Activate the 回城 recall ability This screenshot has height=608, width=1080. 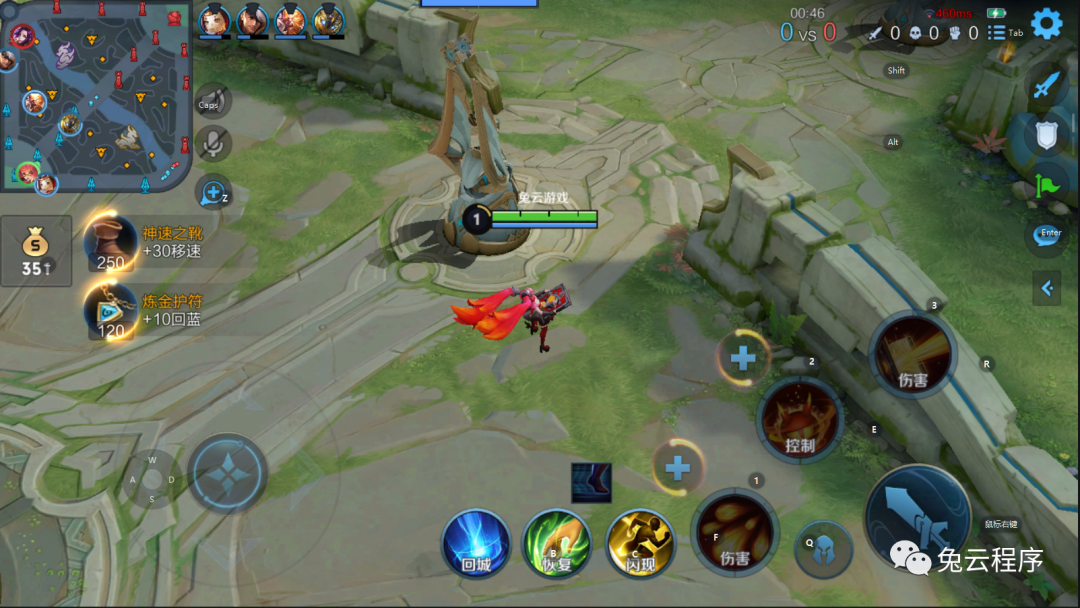pos(477,543)
